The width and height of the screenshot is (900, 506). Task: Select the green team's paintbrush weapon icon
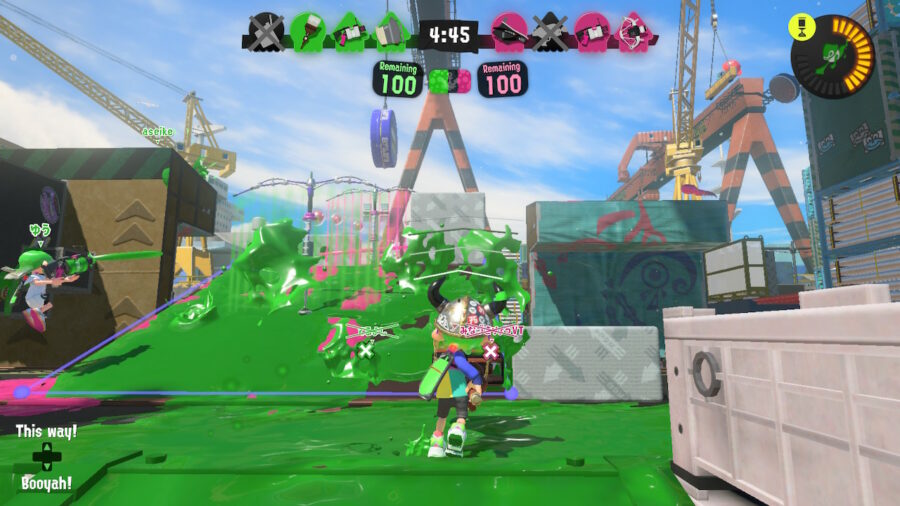pyautogui.click(x=308, y=31)
